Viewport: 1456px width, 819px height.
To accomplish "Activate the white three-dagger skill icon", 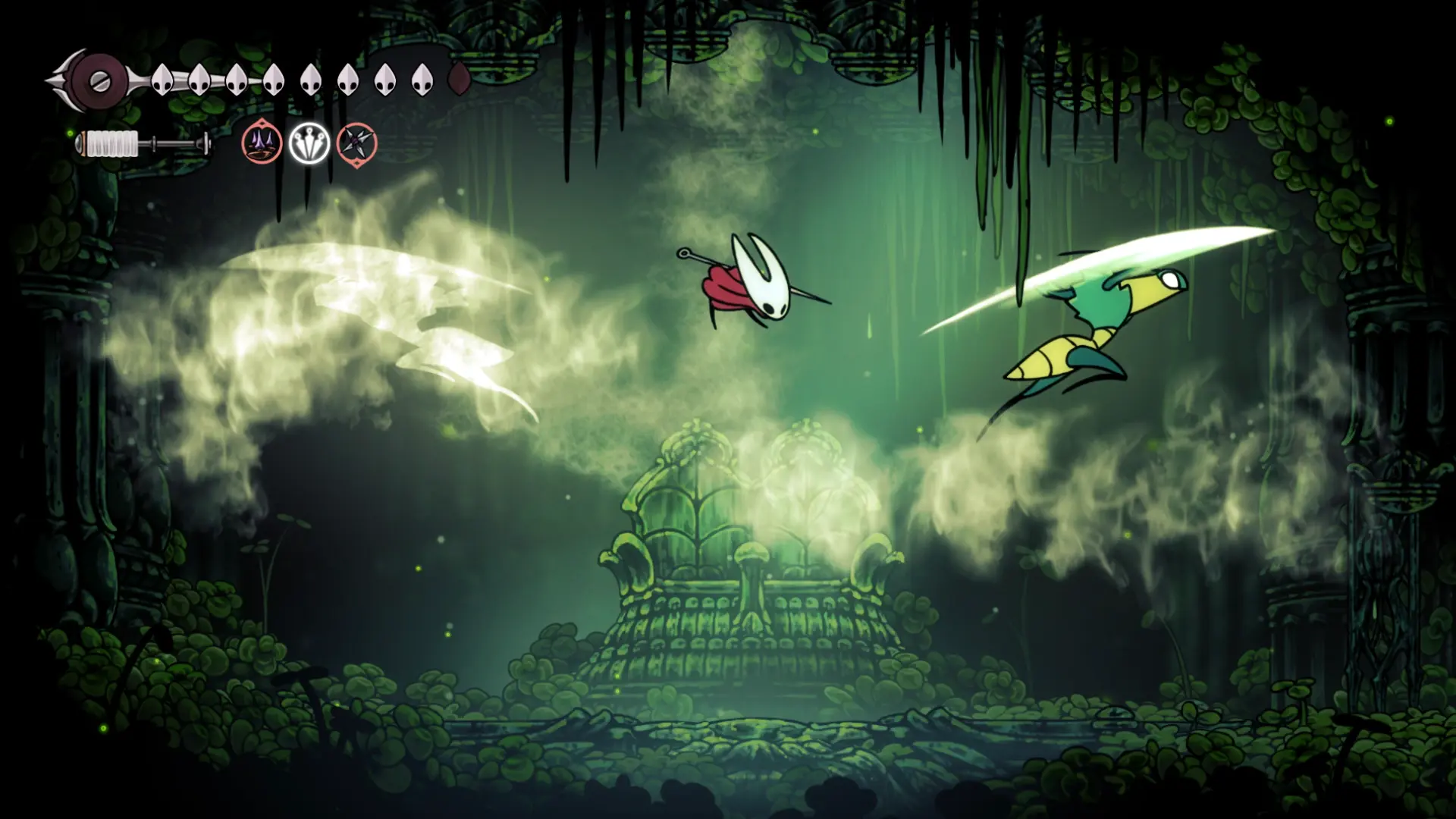I will [x=309, y=143].
